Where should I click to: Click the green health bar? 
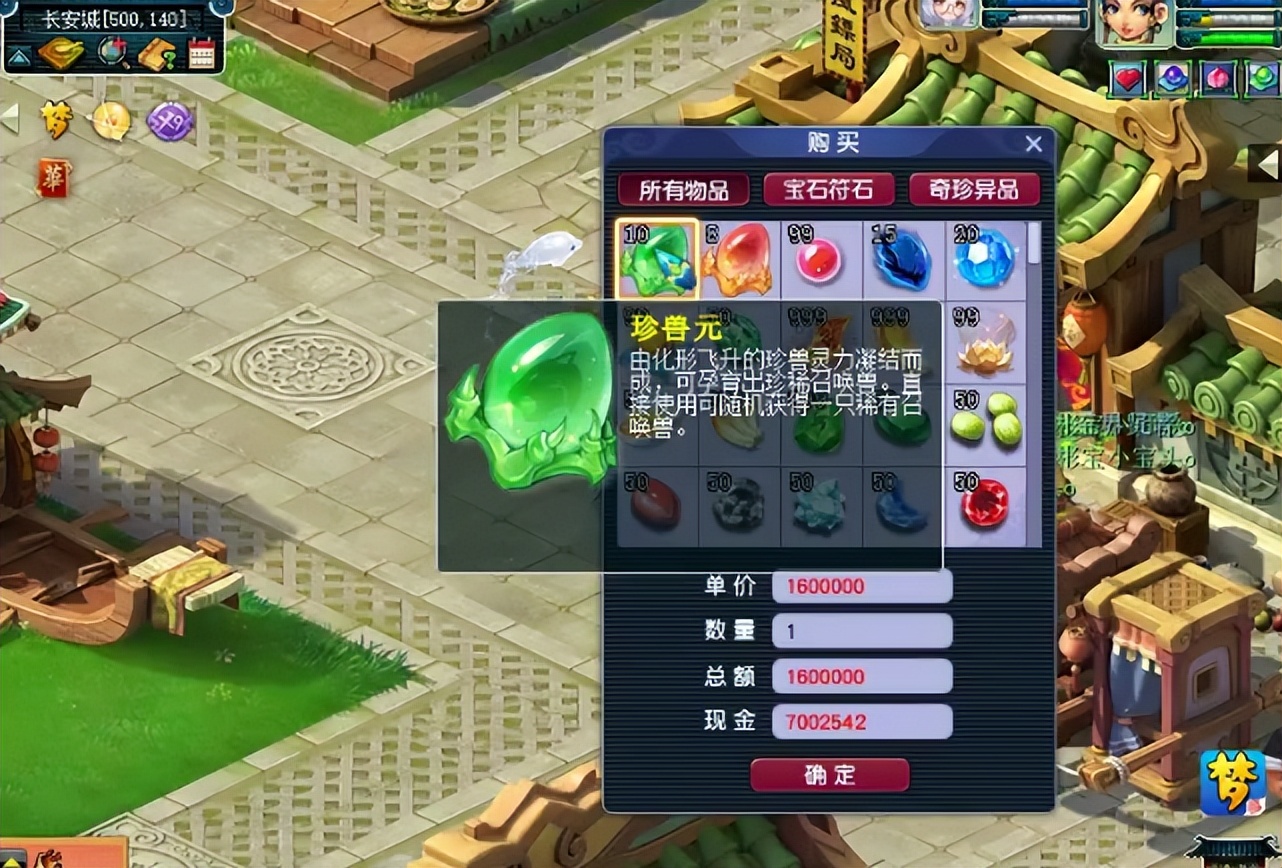[x=1235, y=37]
